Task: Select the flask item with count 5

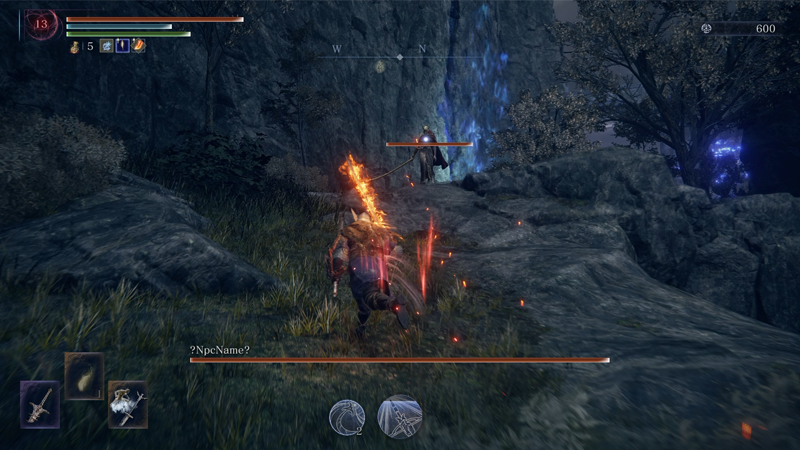Action: point(75,46)
